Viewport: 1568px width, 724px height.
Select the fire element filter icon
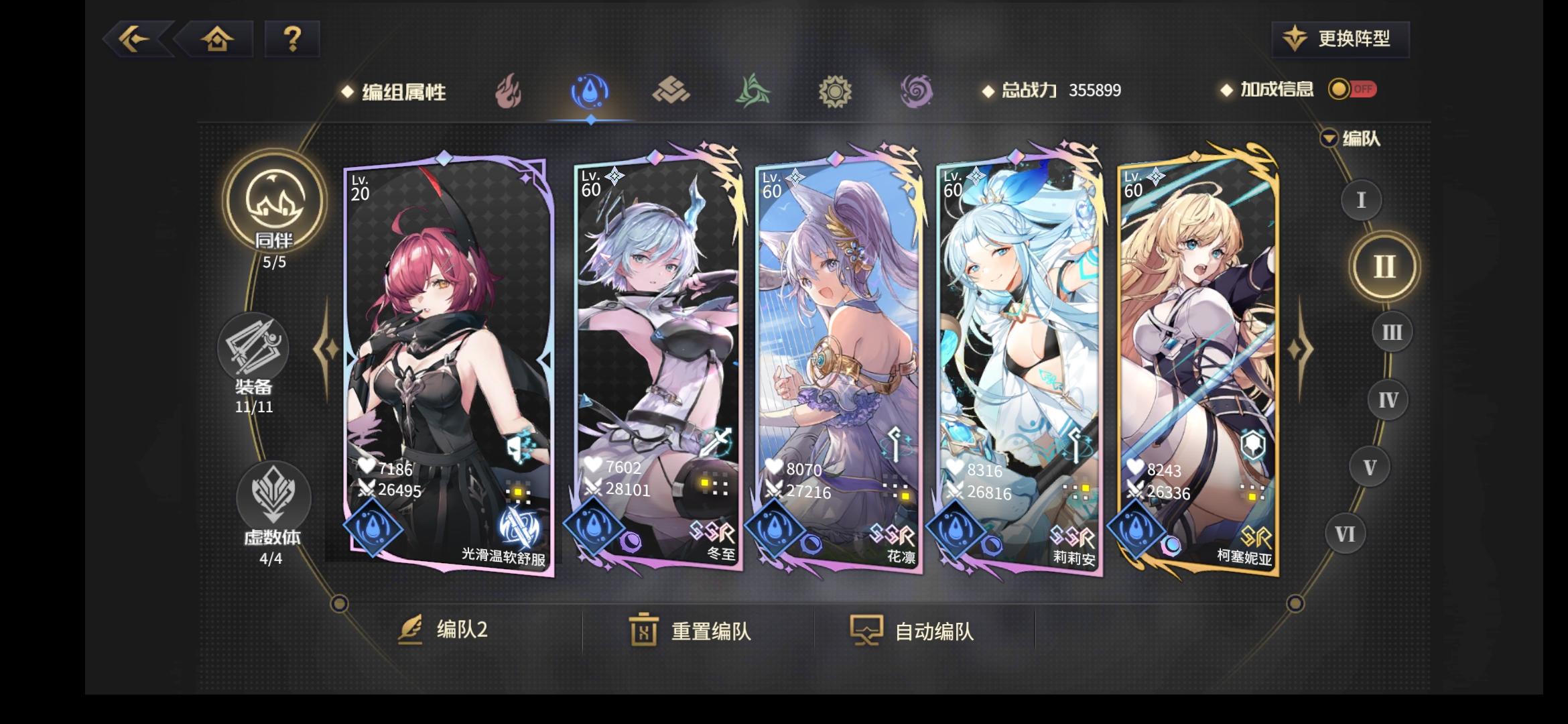pyautogui.click(x=509, y=92)
